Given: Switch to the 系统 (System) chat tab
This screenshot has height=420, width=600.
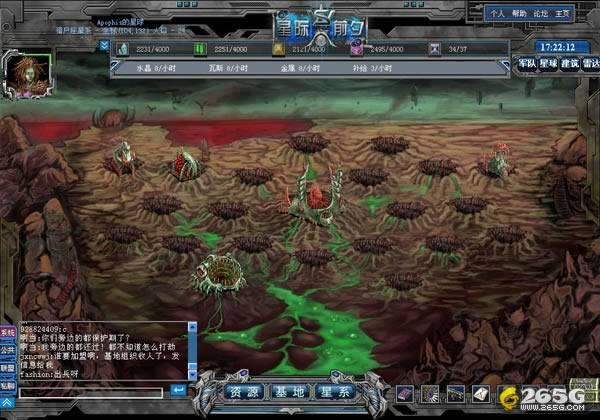Looking at the screenshot, I should coord(7,332).
